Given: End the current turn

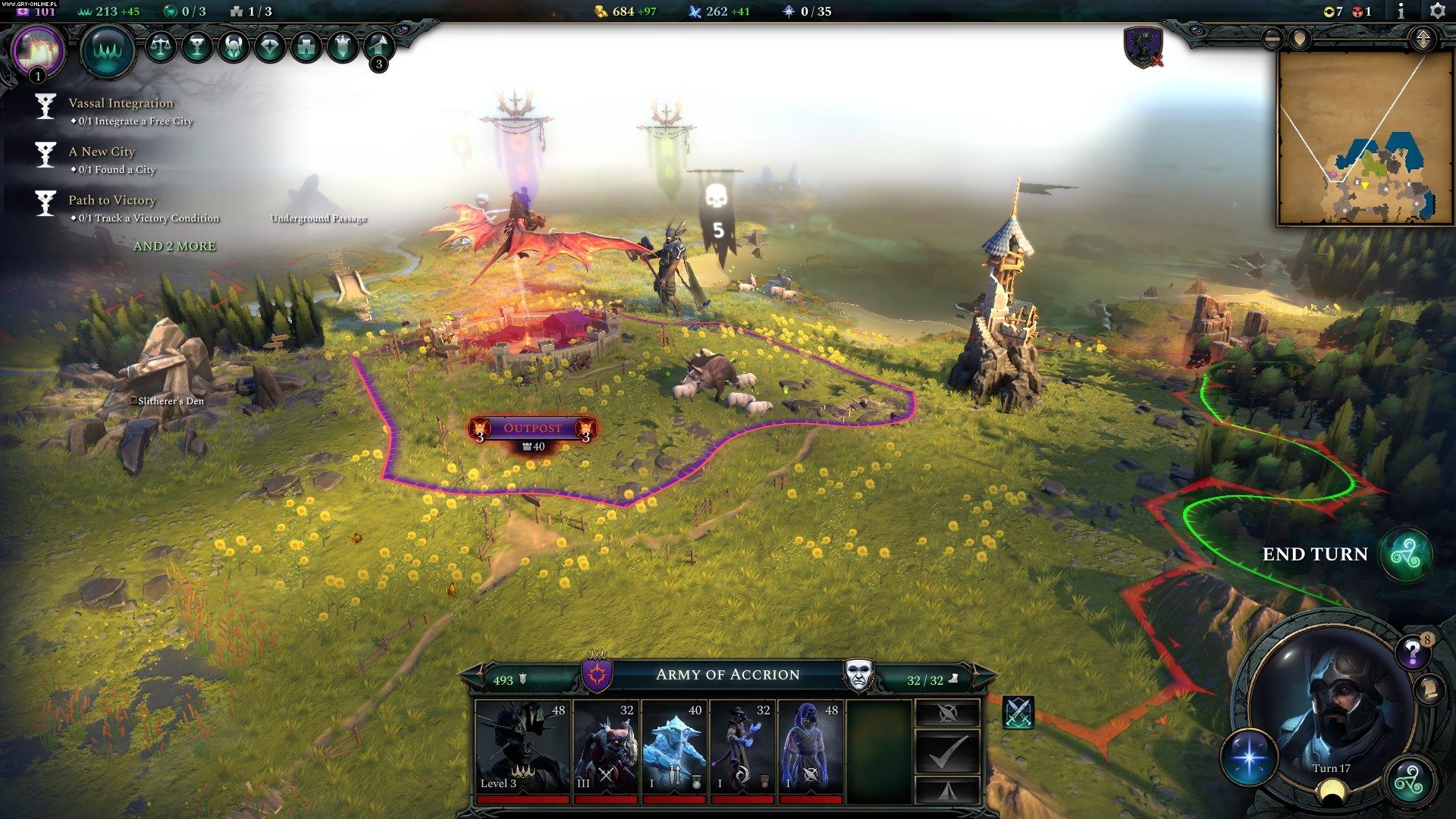Looking at the screenshot, I should pos(1406,555).
